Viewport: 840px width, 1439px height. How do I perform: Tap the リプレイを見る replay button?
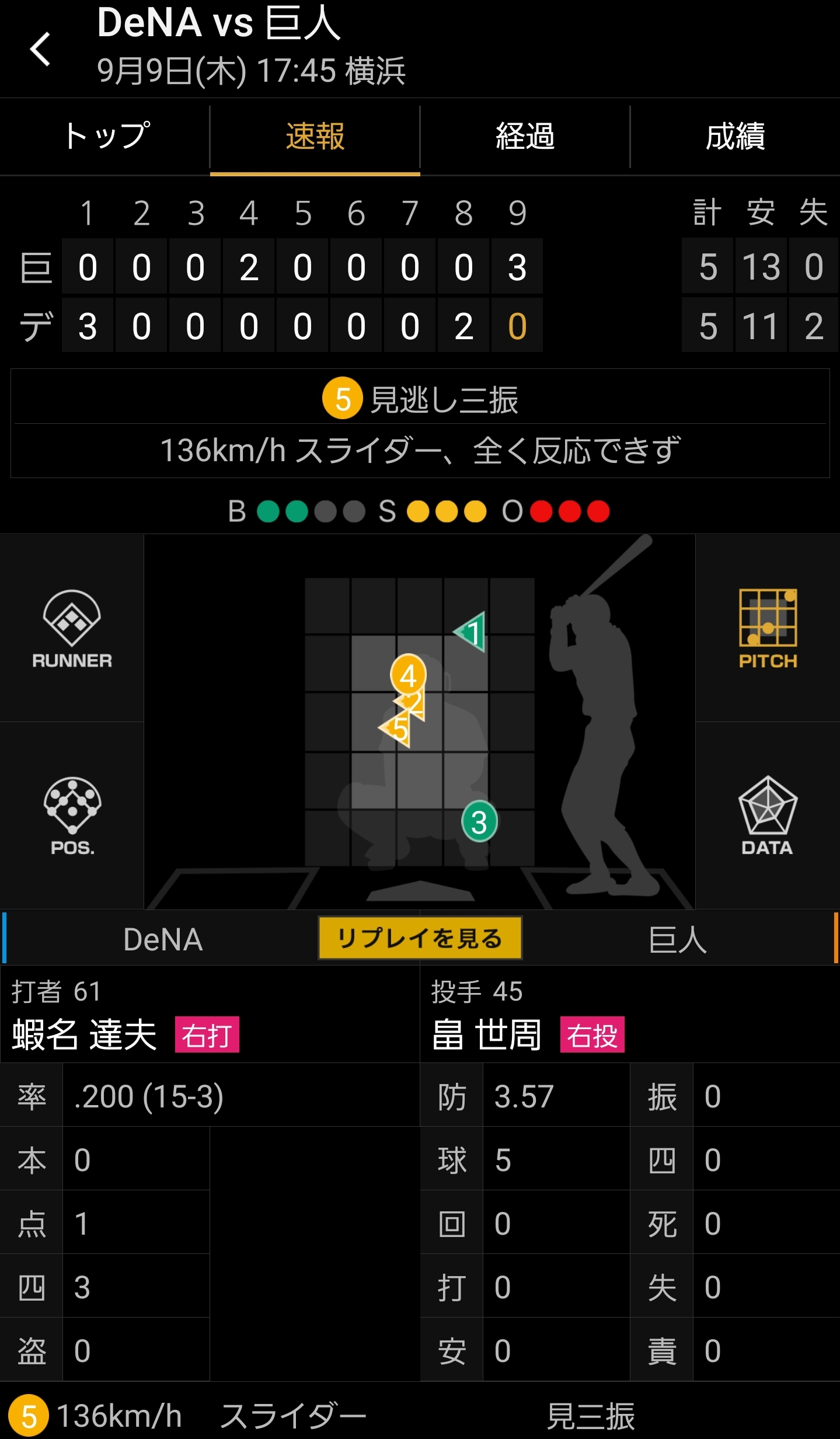click(420, 939)
